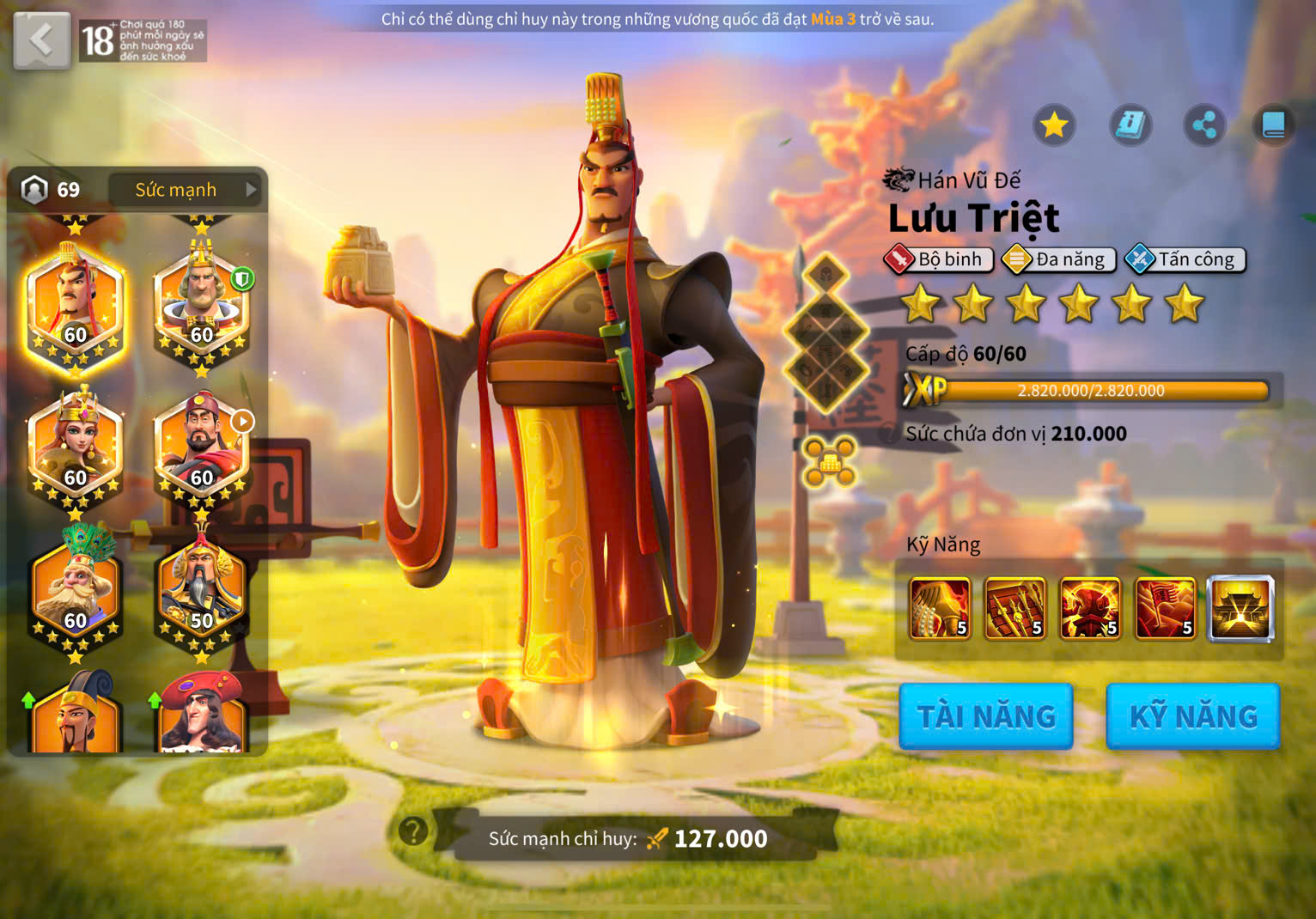The width and height of the screenshot is (1316, 919).
Task: Select the fourth skill with red banner
Action: pos(1165,609)
